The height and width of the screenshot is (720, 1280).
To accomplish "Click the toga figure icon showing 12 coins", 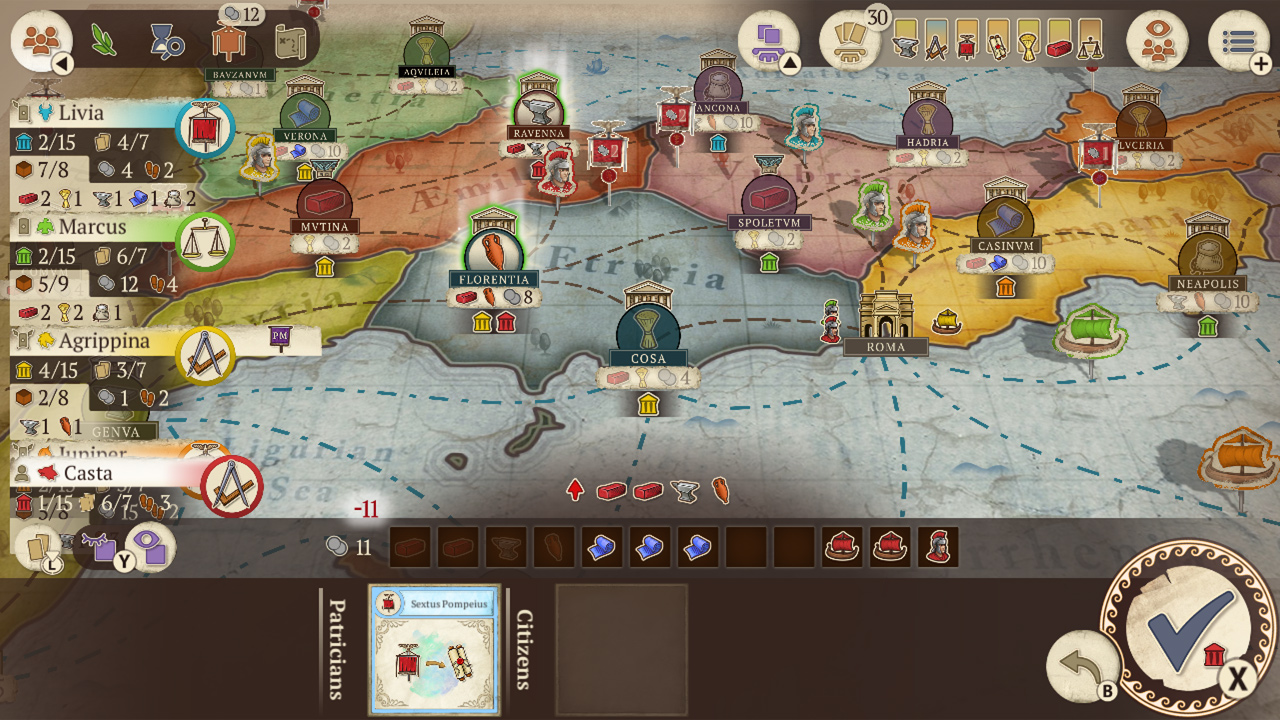I will (x=230, y=42).
